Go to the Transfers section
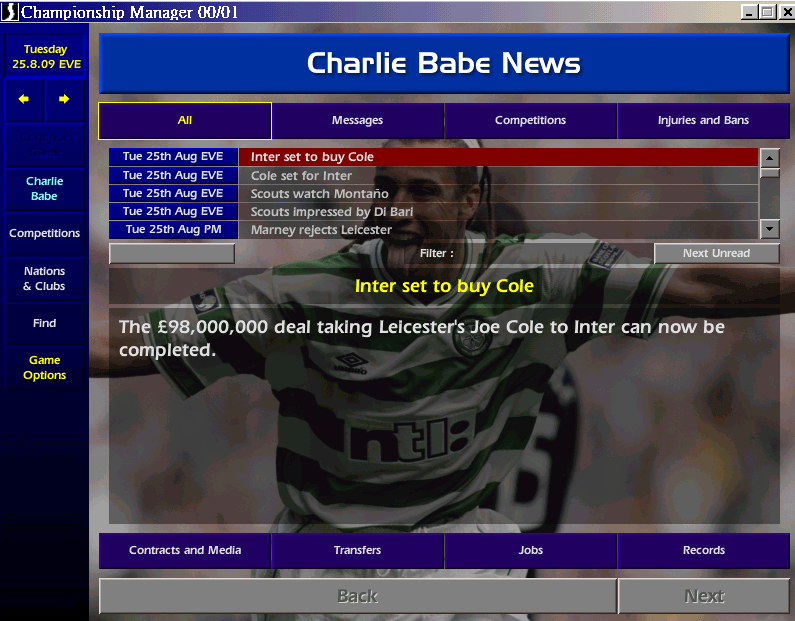 click(357, 551)
